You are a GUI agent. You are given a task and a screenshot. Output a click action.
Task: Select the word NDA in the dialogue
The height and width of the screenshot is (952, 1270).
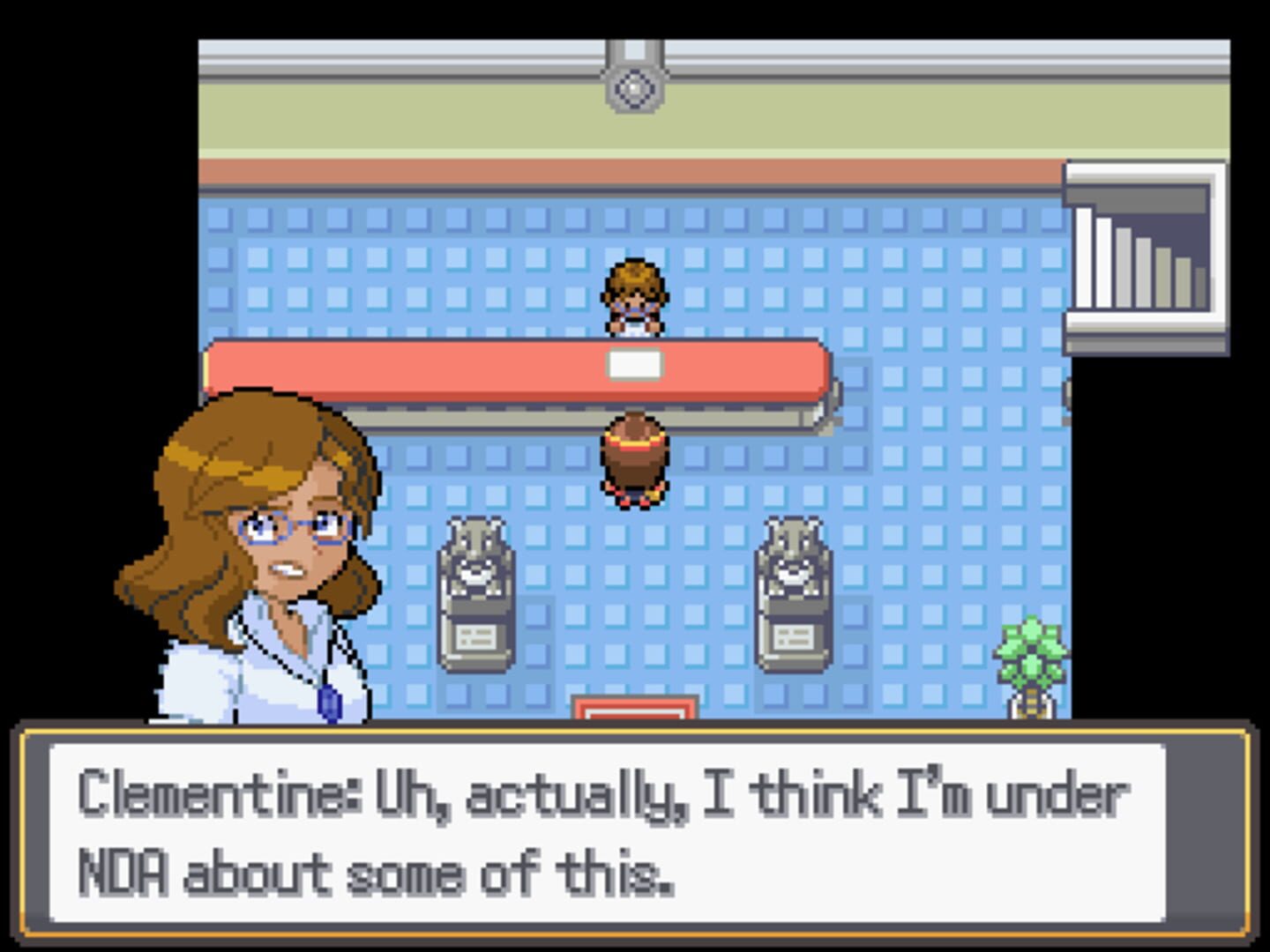(x=123, y=868)
